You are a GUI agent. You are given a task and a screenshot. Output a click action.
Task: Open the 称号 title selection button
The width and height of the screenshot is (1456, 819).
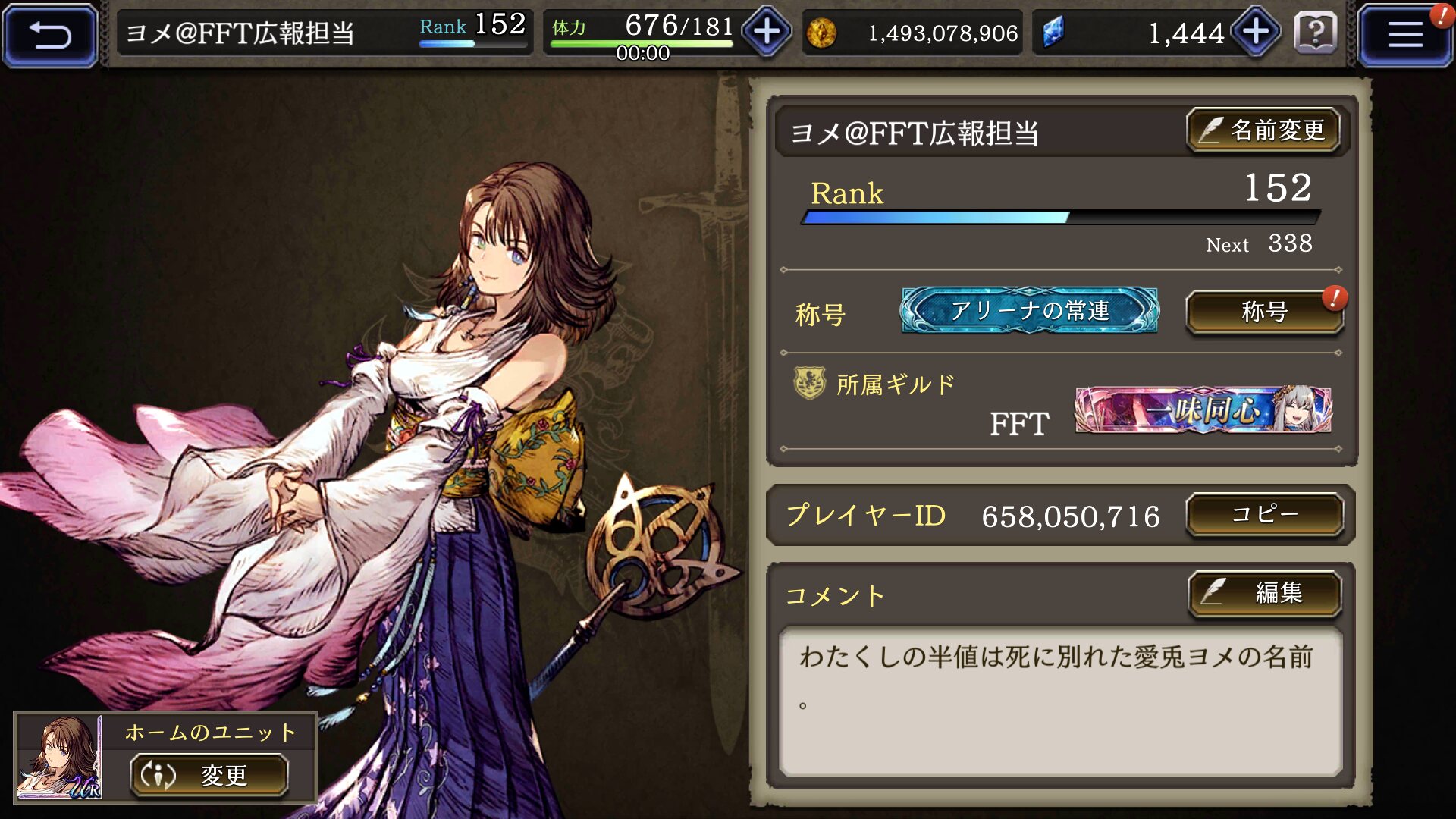point(1264,312)
